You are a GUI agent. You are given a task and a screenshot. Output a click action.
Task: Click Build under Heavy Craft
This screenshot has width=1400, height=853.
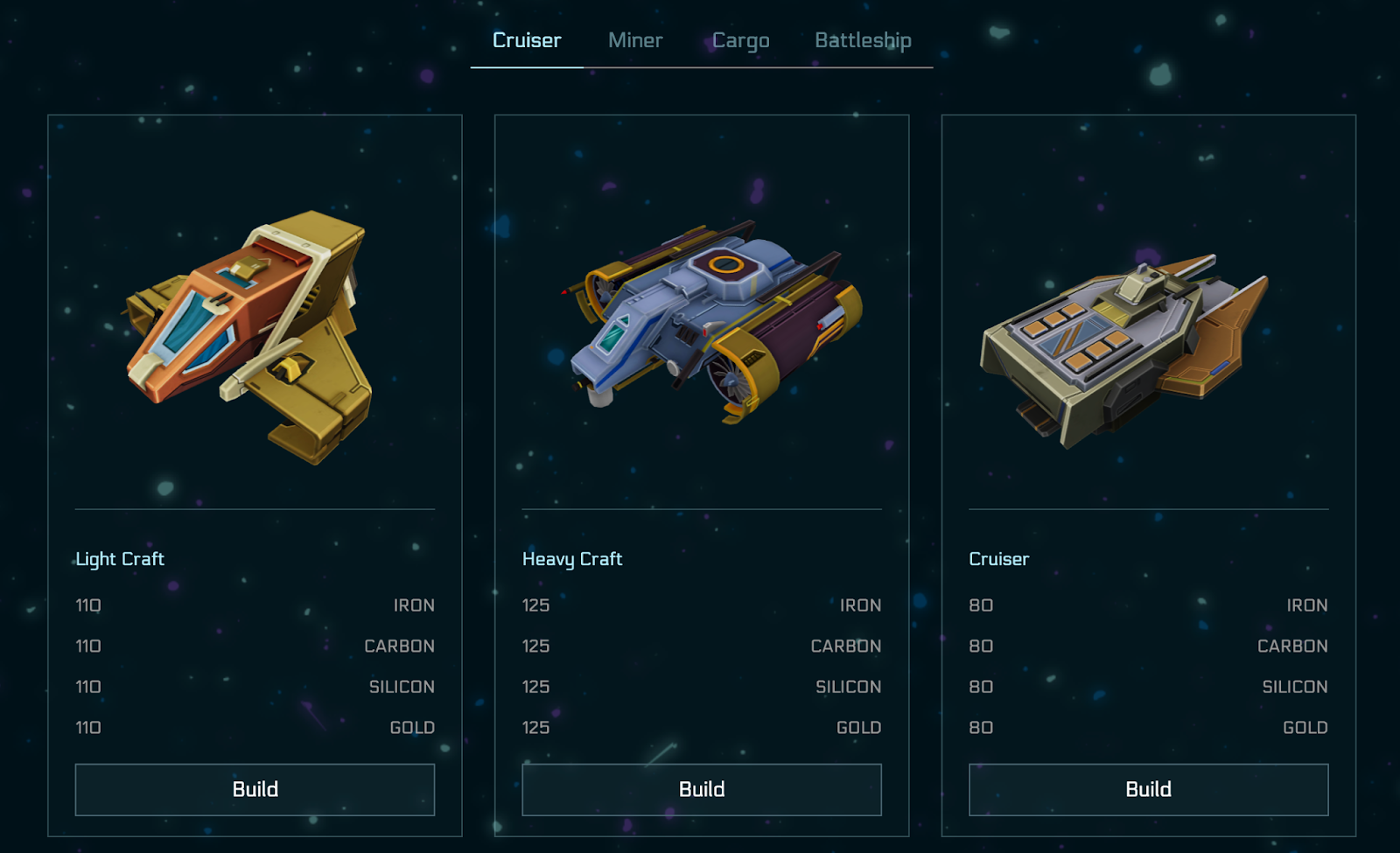coord(702,789)
